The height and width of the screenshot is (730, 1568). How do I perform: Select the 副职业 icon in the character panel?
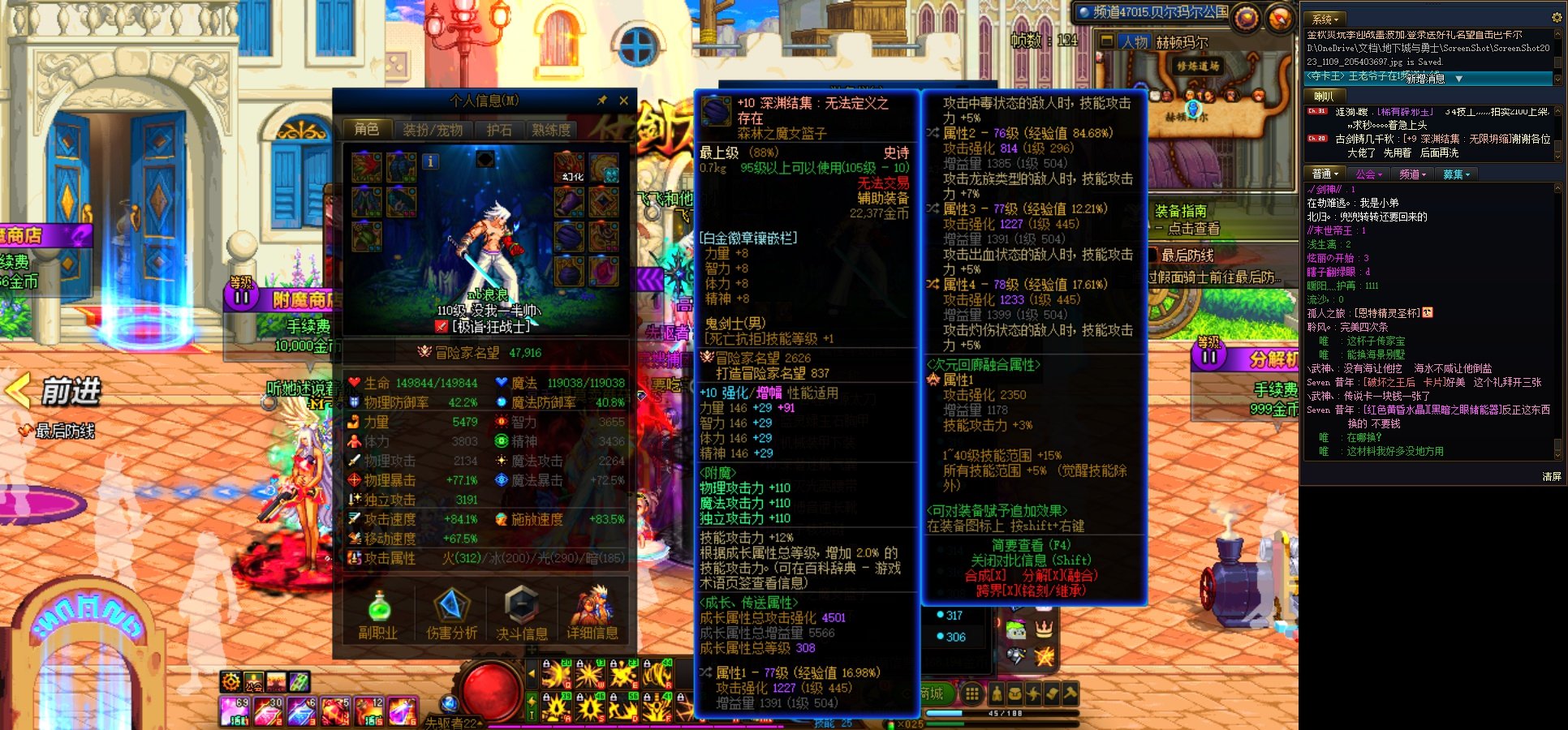(378, 614)
